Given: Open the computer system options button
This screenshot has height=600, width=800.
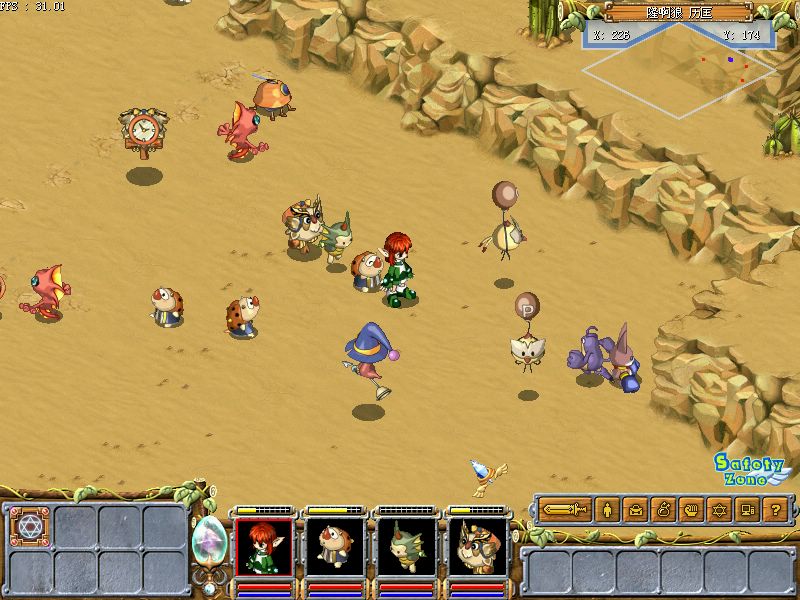Looking at the screenshot, I should 747,510.
